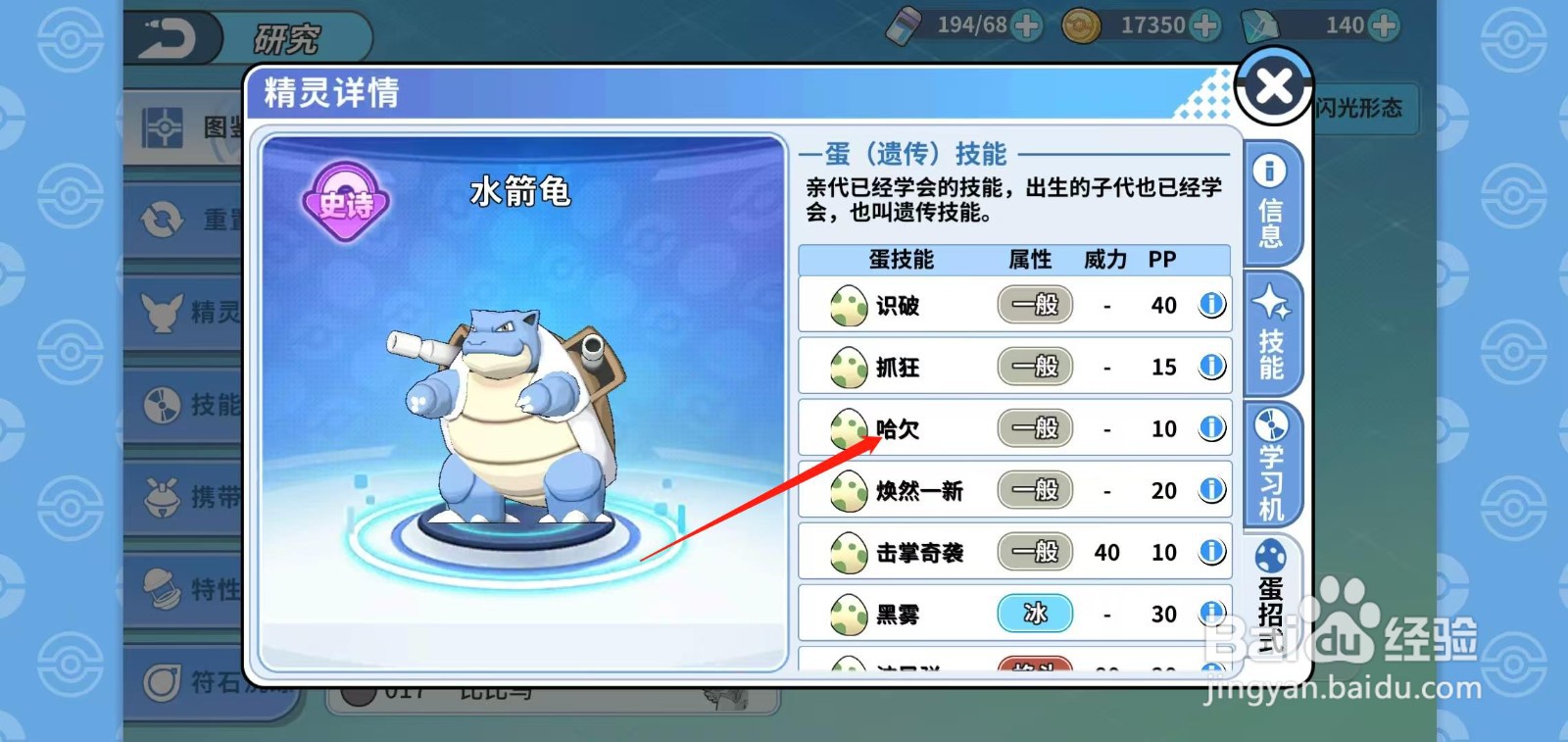Add potions via the plus icon
Viewport: 1568px width, 742px height.
coord(1028,25)
